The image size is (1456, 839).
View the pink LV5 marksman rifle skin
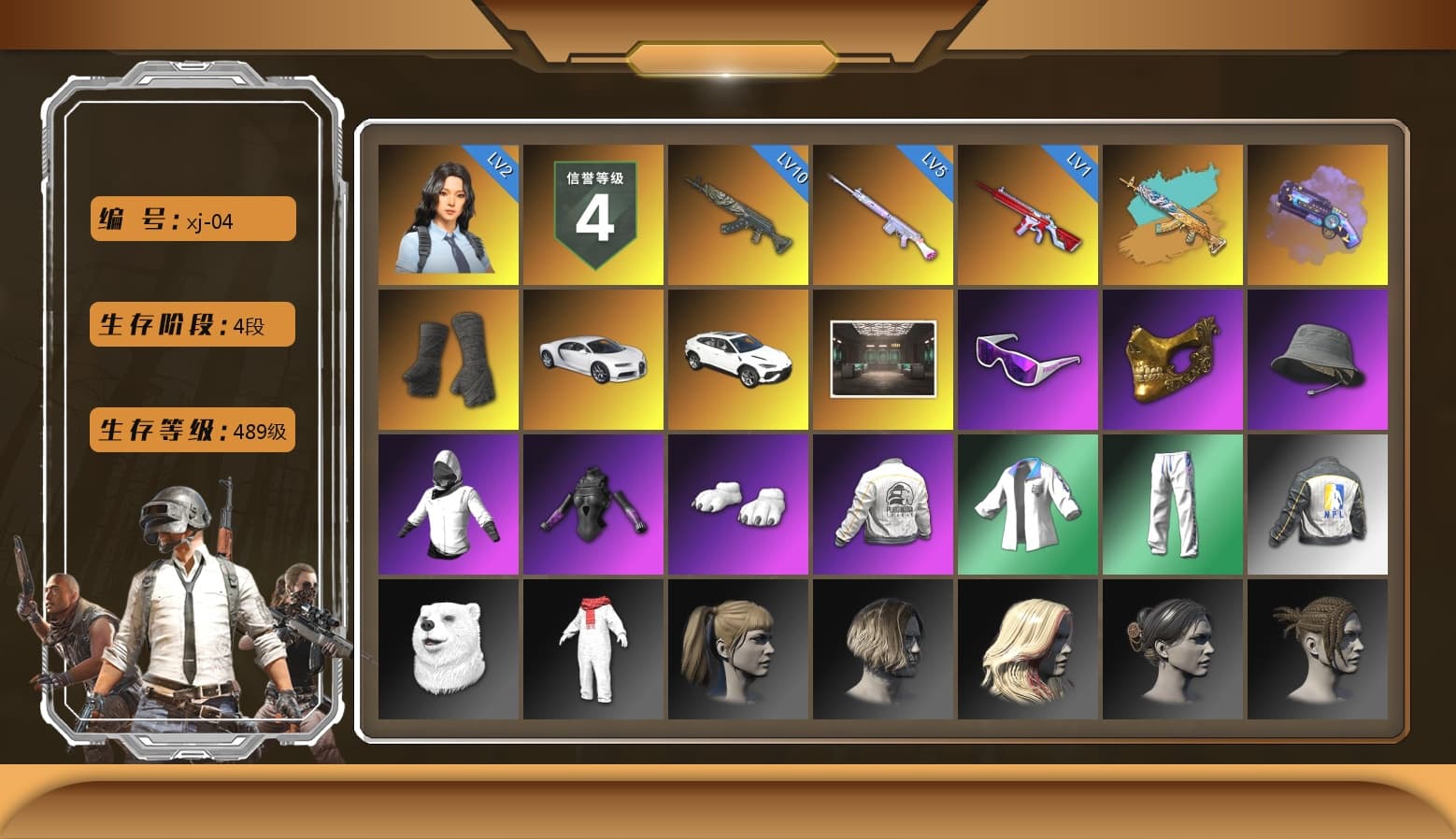pos(883,215)
